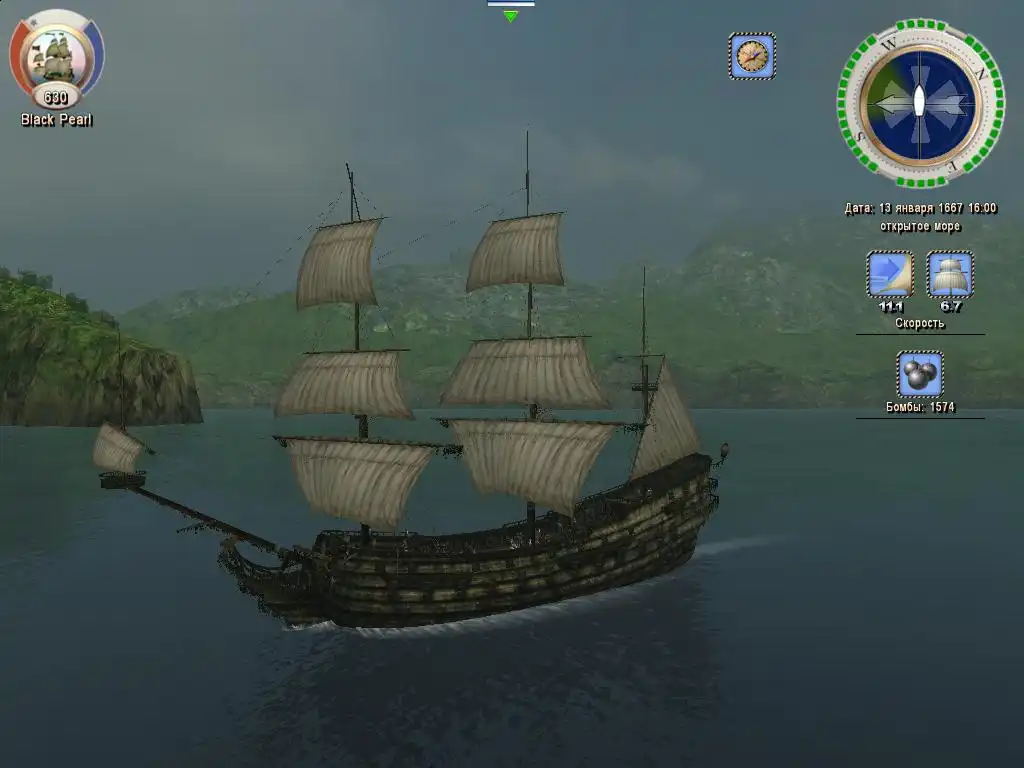The height and width of the screenshot is (768, 1024).
Task: Select the Black Pearl ship portrait
Action: coord(57,56)
